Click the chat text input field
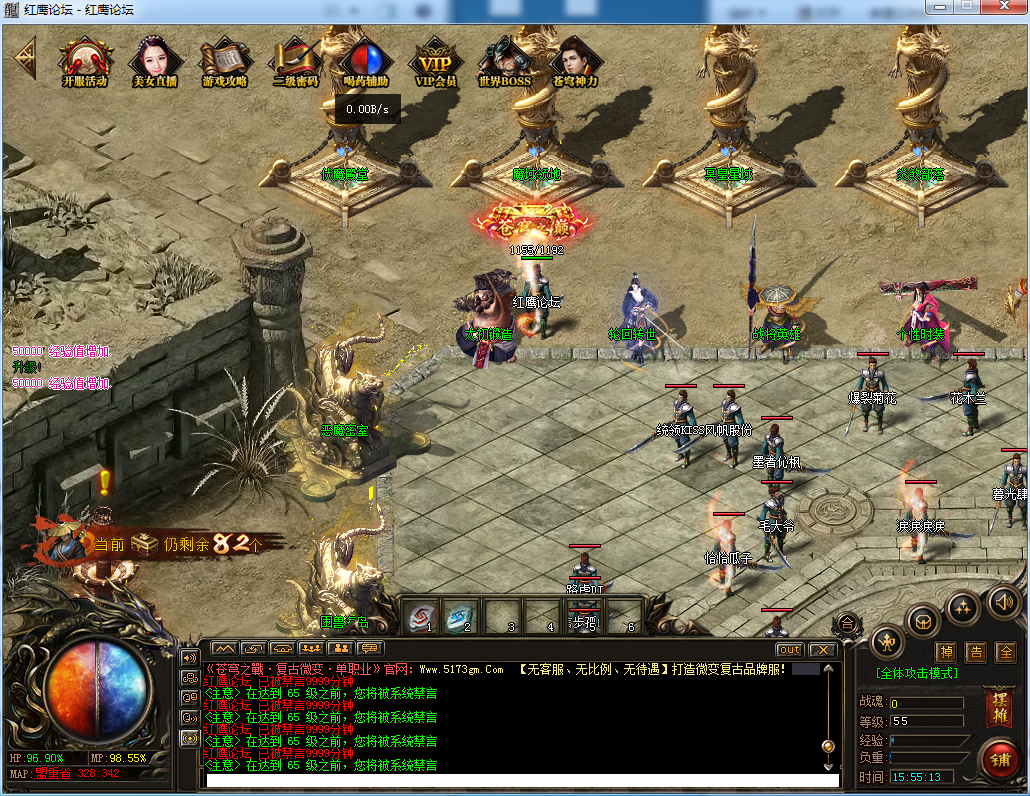This screenshot has height=796, width=1030. click(x=520, y=780)
